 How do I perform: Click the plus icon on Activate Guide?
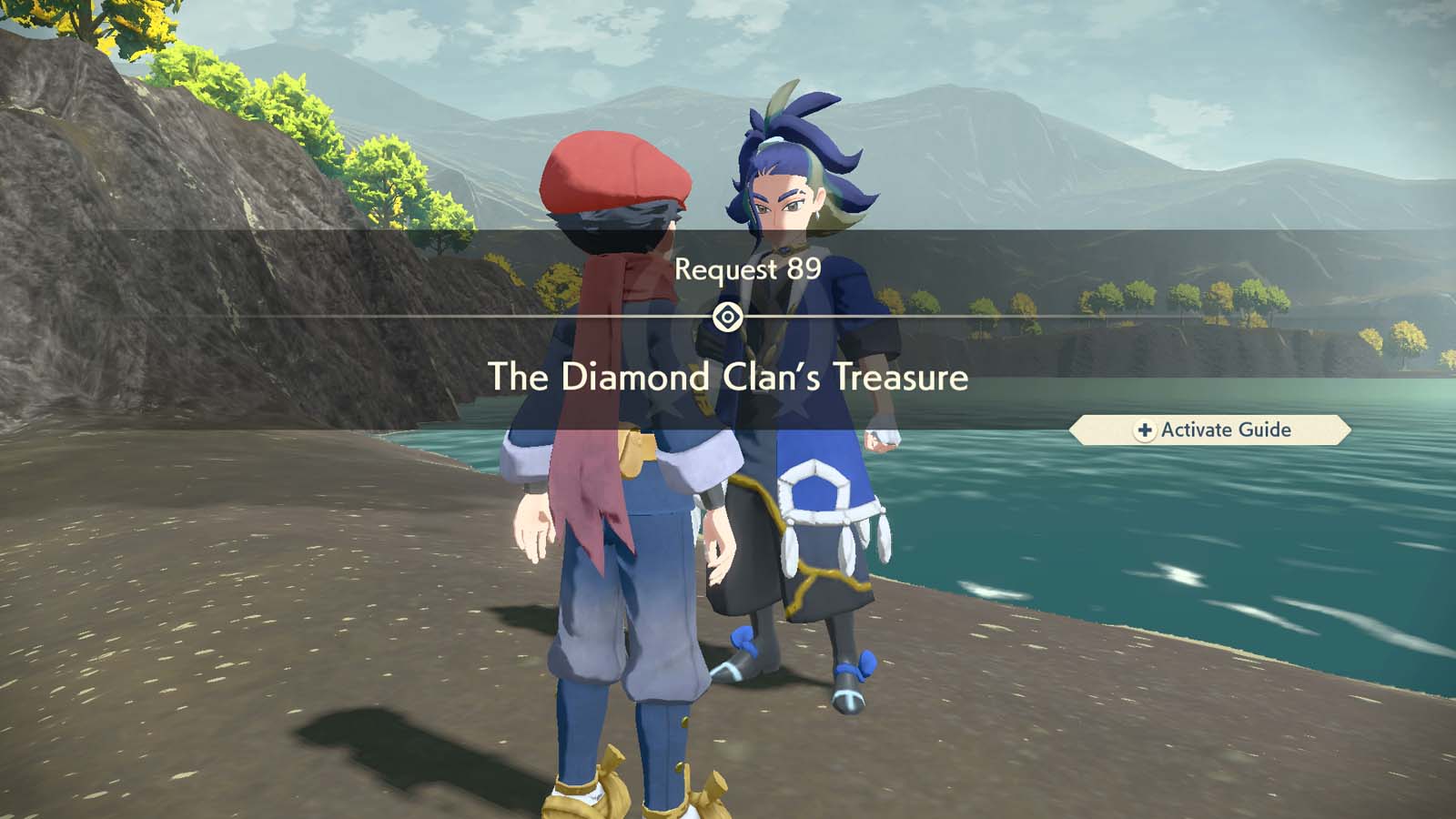pos(1146,430)
